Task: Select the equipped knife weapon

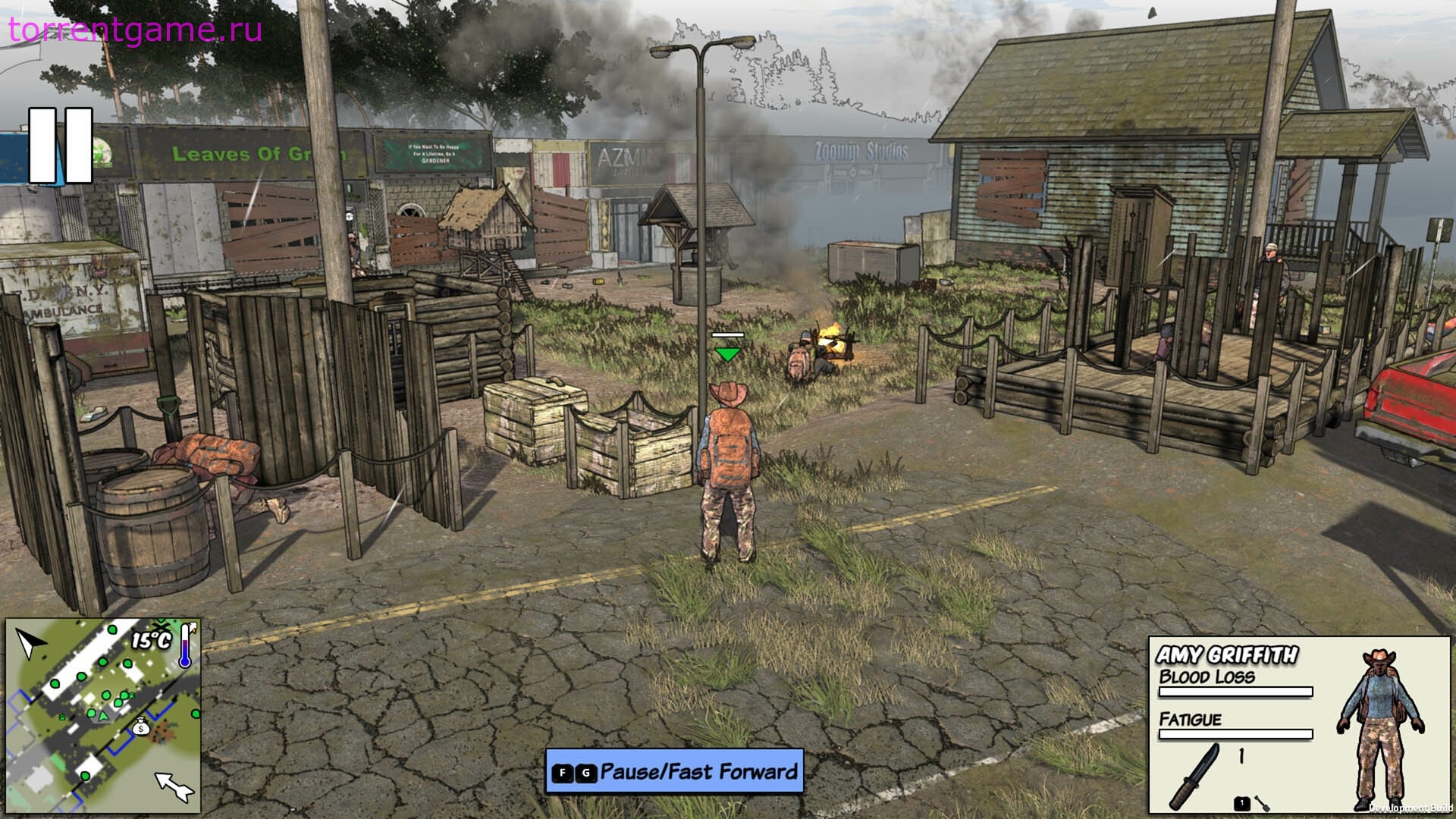Action: (1198, 775)
